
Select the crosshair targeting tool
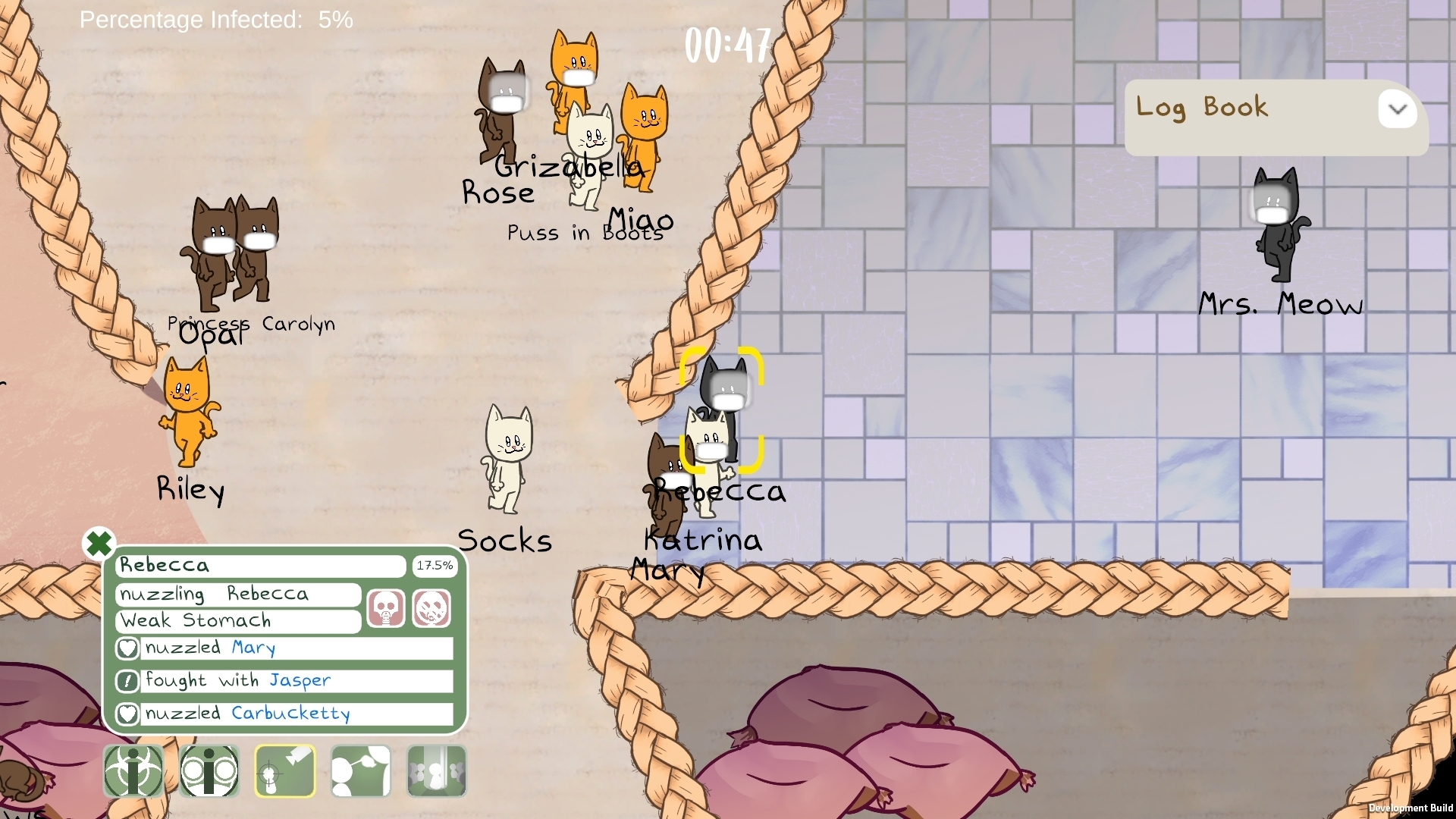pos(284,770)
